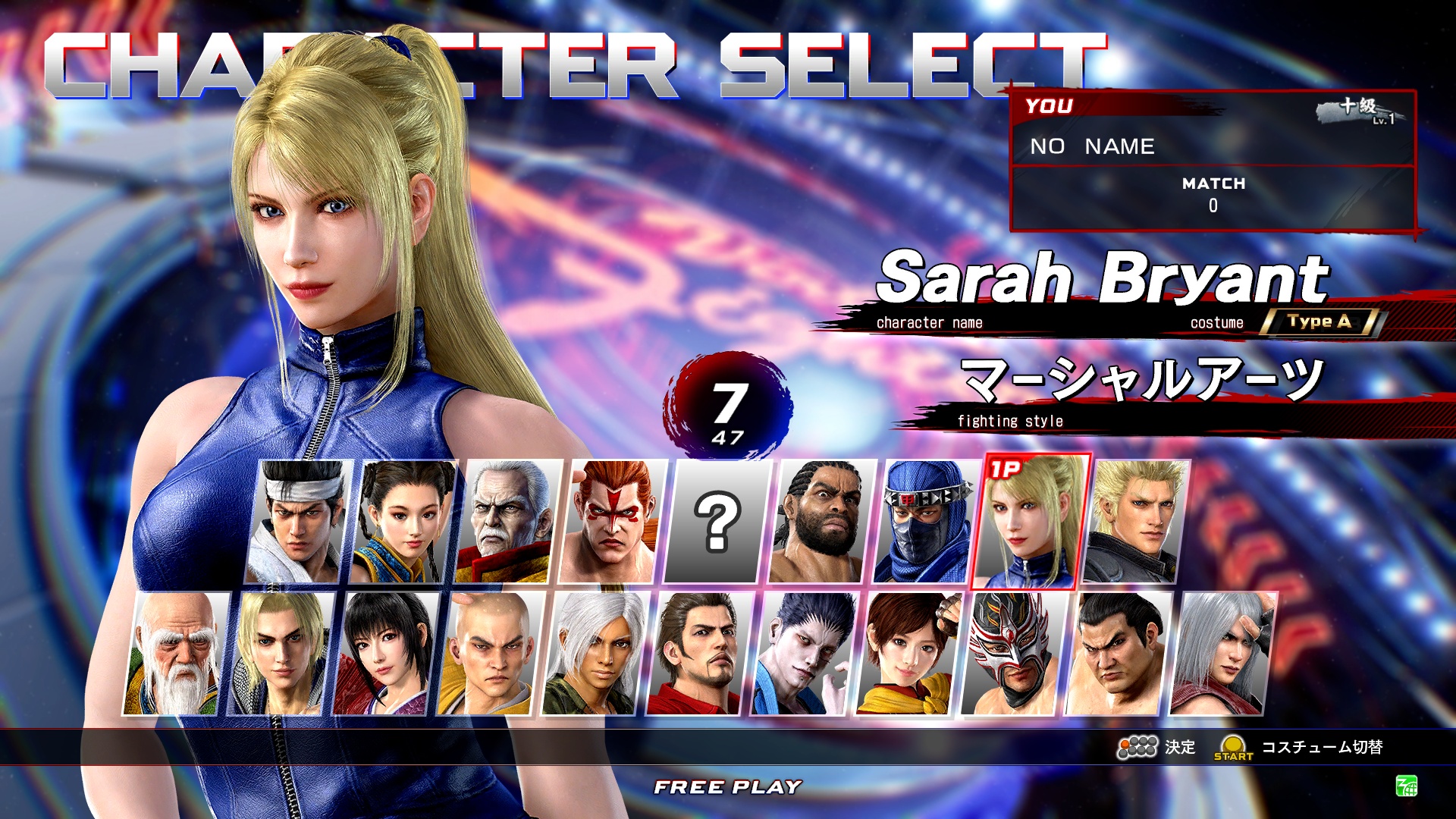
Task: Choose Aoi, the black-haired woman in kimono
Action: 385,654
